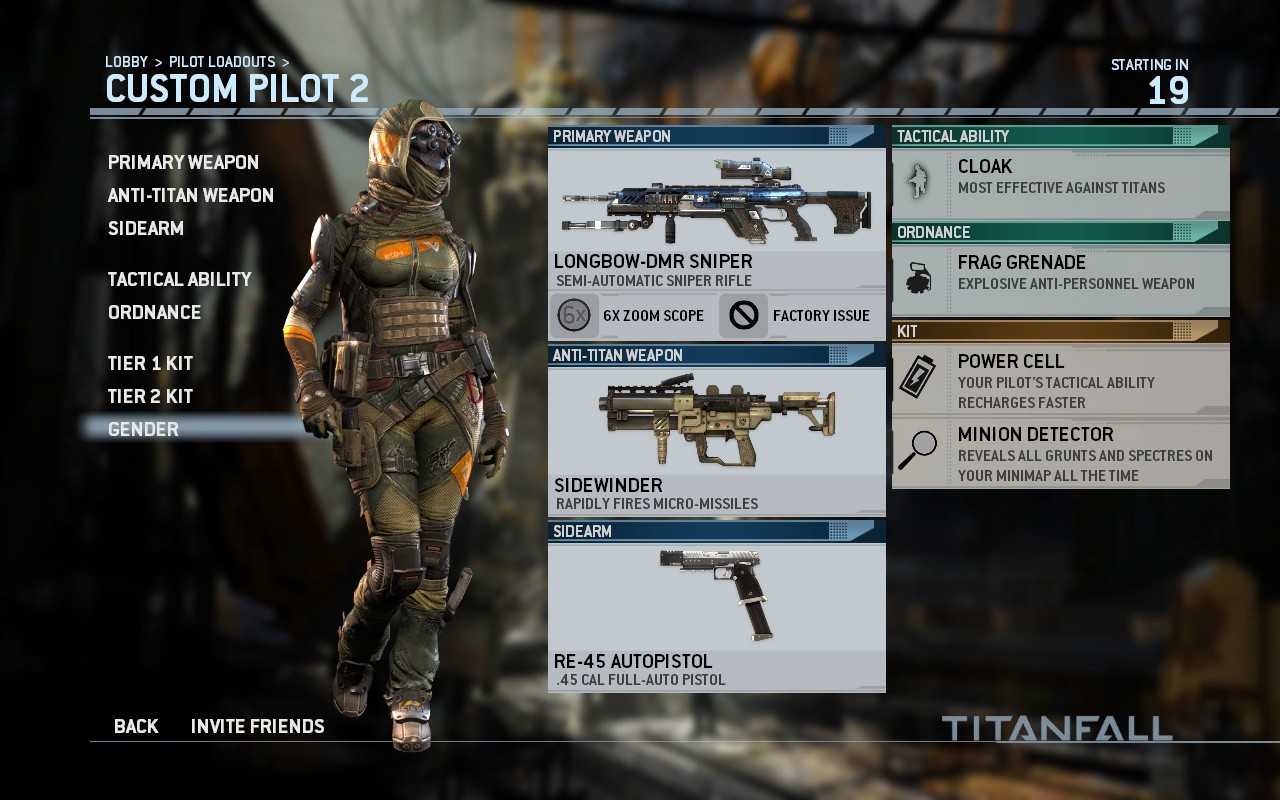Select the Cloak tactical ability panel

pyautogui.click(x=1060, y=180)
